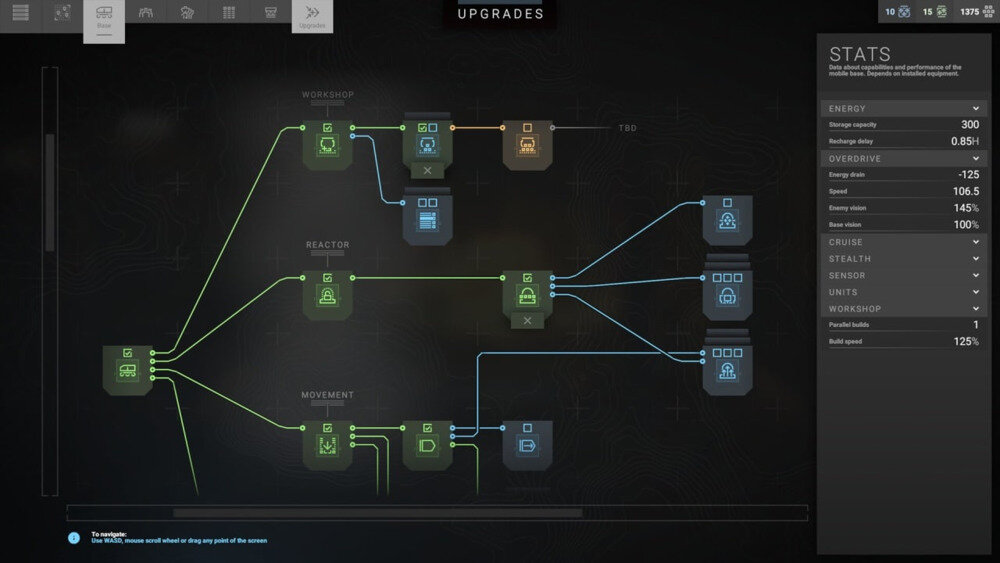Click the horizontal scrollbar below the upgrade tree
Screen dimensions: 1000x563
click(377, 513)
